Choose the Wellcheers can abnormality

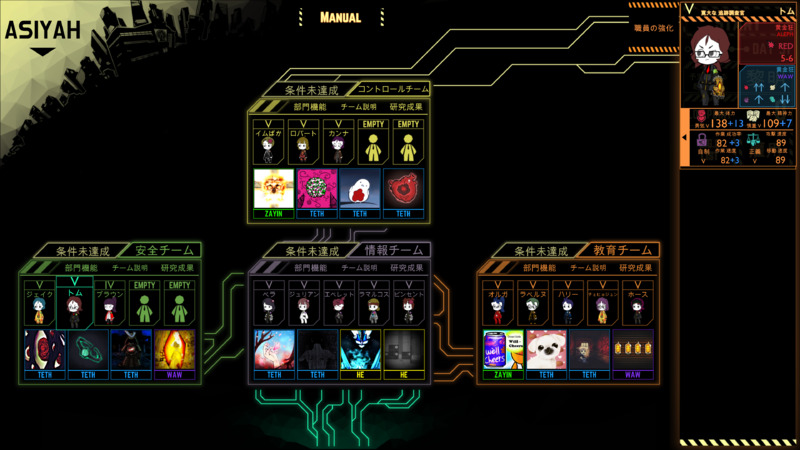503,349
